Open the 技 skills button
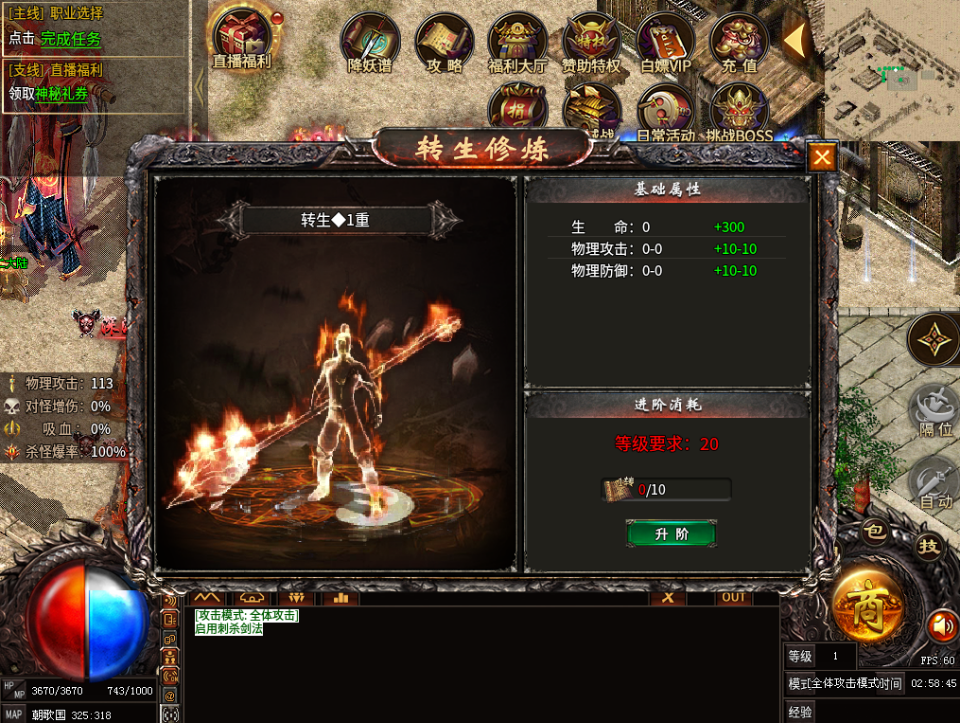961x724 pixels. 929,546
